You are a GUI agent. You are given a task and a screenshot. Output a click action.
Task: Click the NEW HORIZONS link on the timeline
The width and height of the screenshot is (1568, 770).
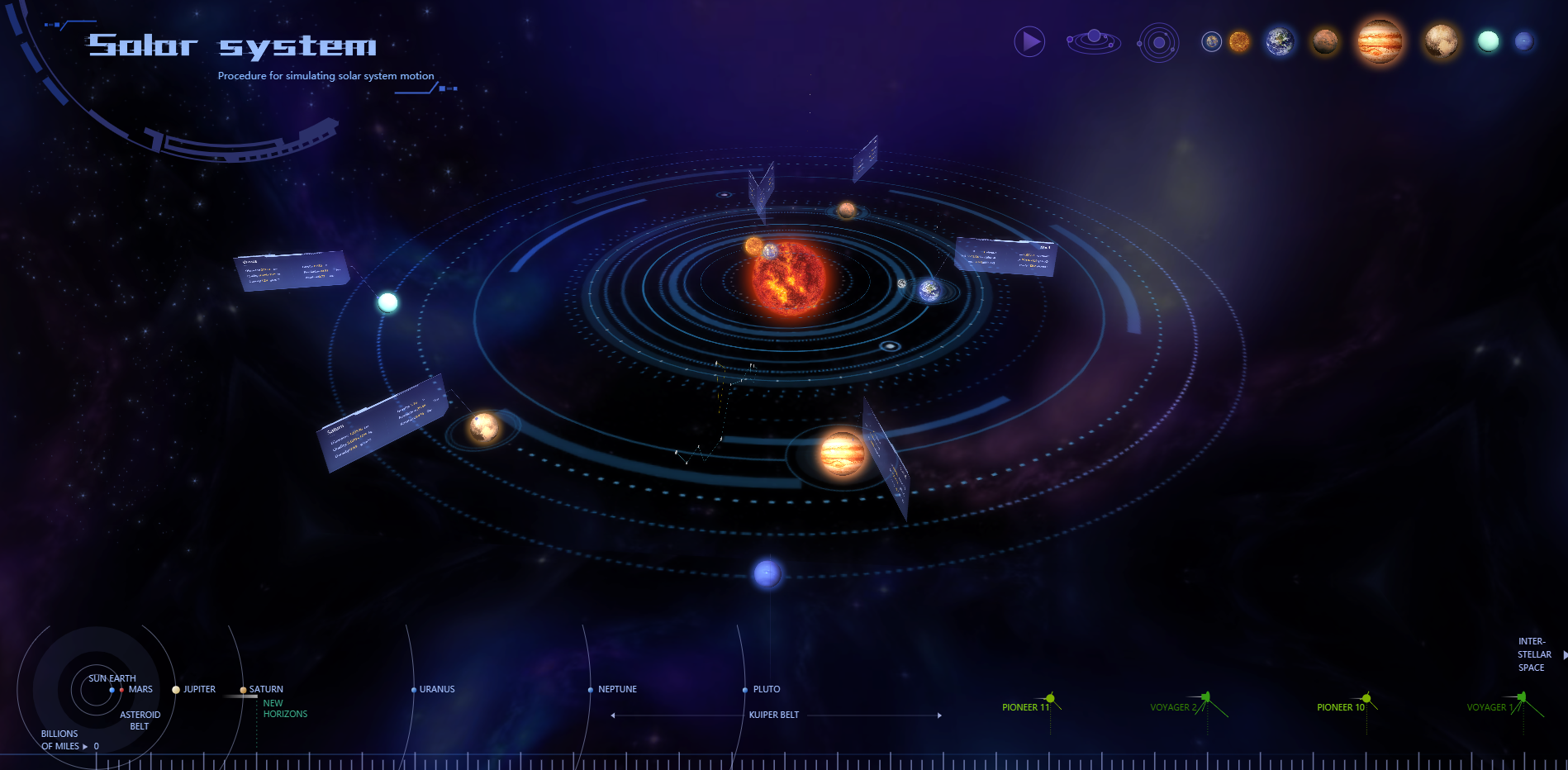[284, 708]
